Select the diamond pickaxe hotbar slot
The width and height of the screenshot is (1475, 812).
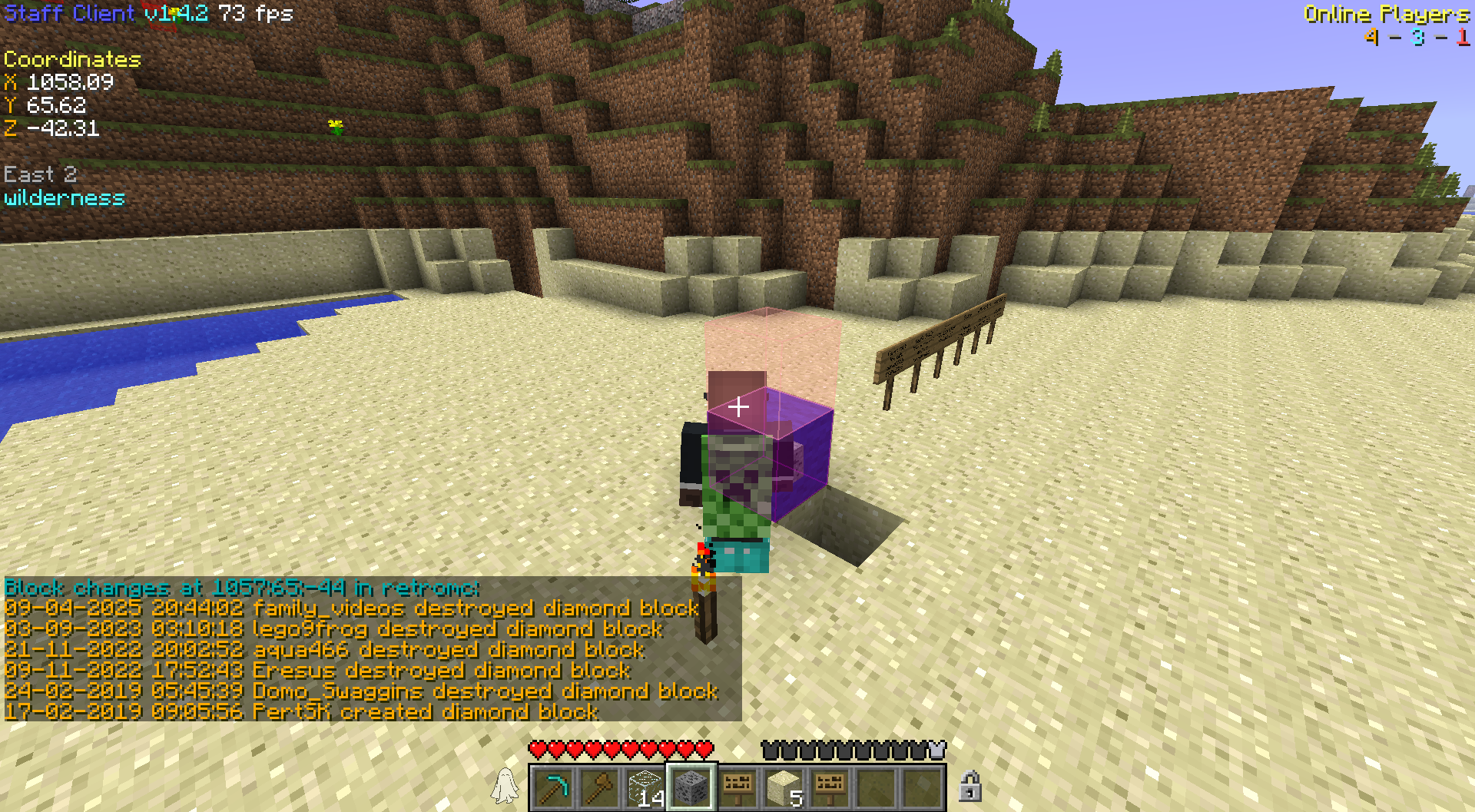(x=554, y=787)
